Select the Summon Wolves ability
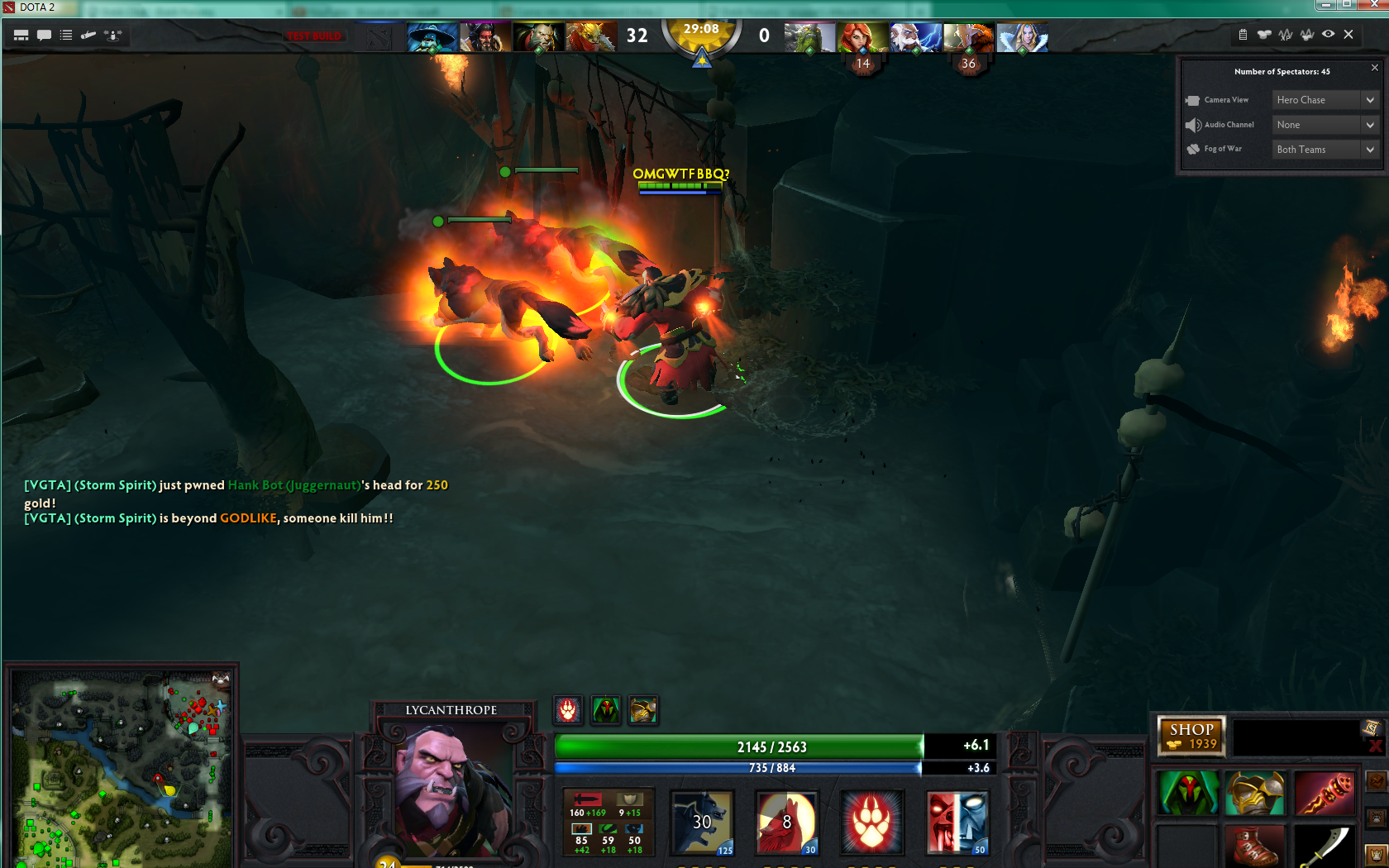Viewport: 1389px width, 868px height. click(x=703, y=823)
